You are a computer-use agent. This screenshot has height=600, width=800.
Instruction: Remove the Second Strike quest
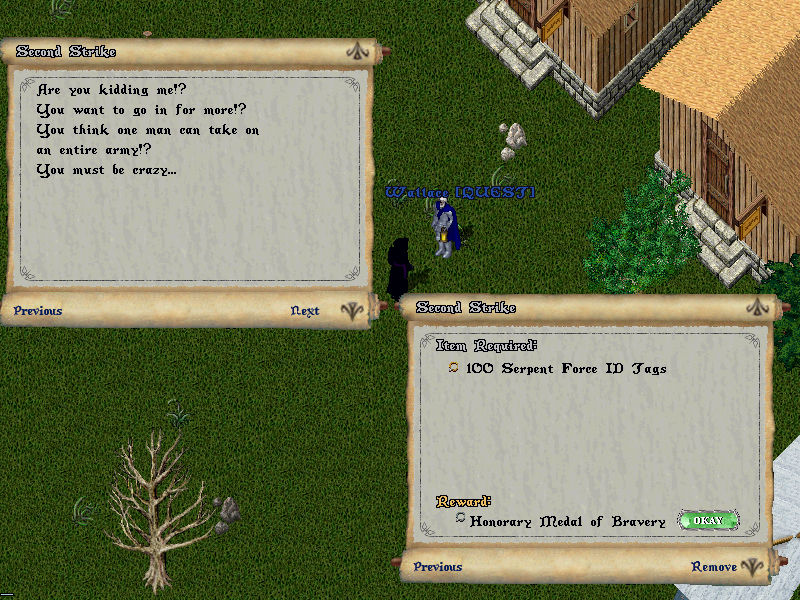point(714,567)
